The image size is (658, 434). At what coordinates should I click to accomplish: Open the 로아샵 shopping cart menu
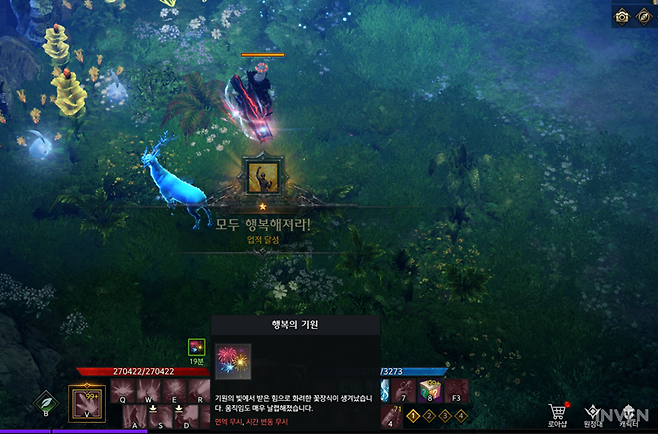click(558, 411)
